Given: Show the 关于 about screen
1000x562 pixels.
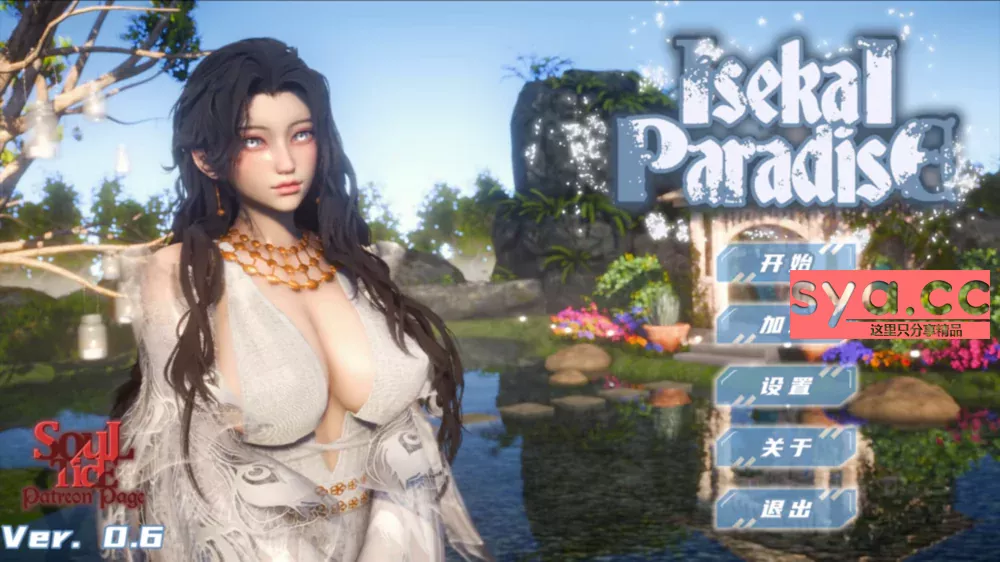Looking at the screenshot, I should (786, 448).
